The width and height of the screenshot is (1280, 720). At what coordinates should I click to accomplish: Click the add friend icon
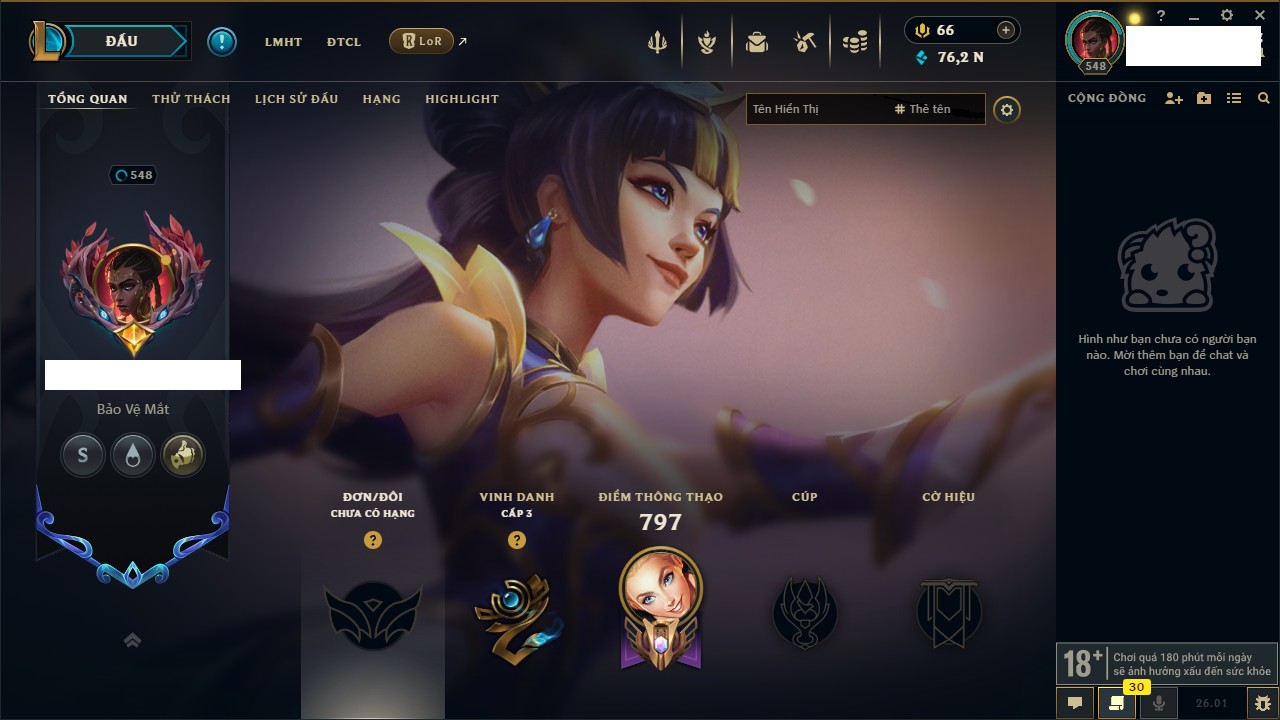tap(1174, 98)
